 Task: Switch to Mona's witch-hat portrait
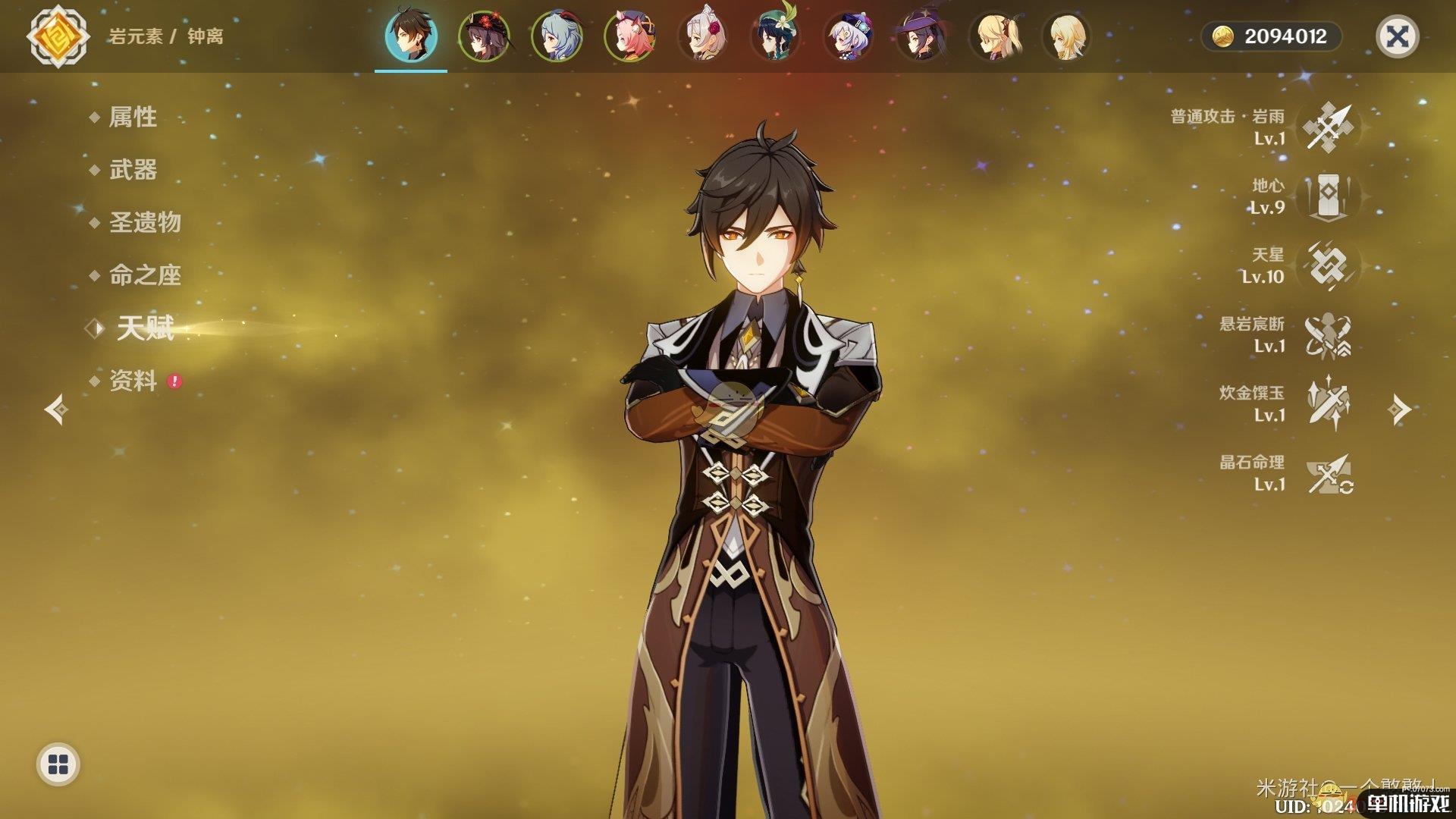point(921,36)
